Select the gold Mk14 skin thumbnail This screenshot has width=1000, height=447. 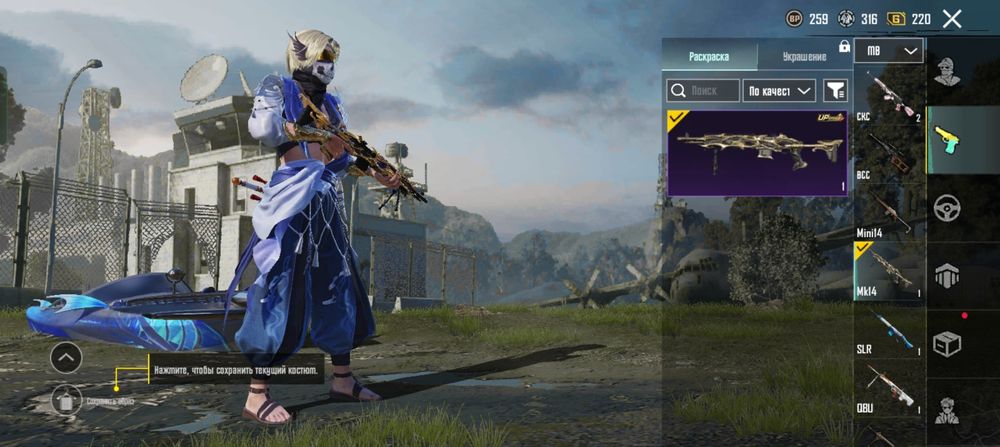(759, 152)
